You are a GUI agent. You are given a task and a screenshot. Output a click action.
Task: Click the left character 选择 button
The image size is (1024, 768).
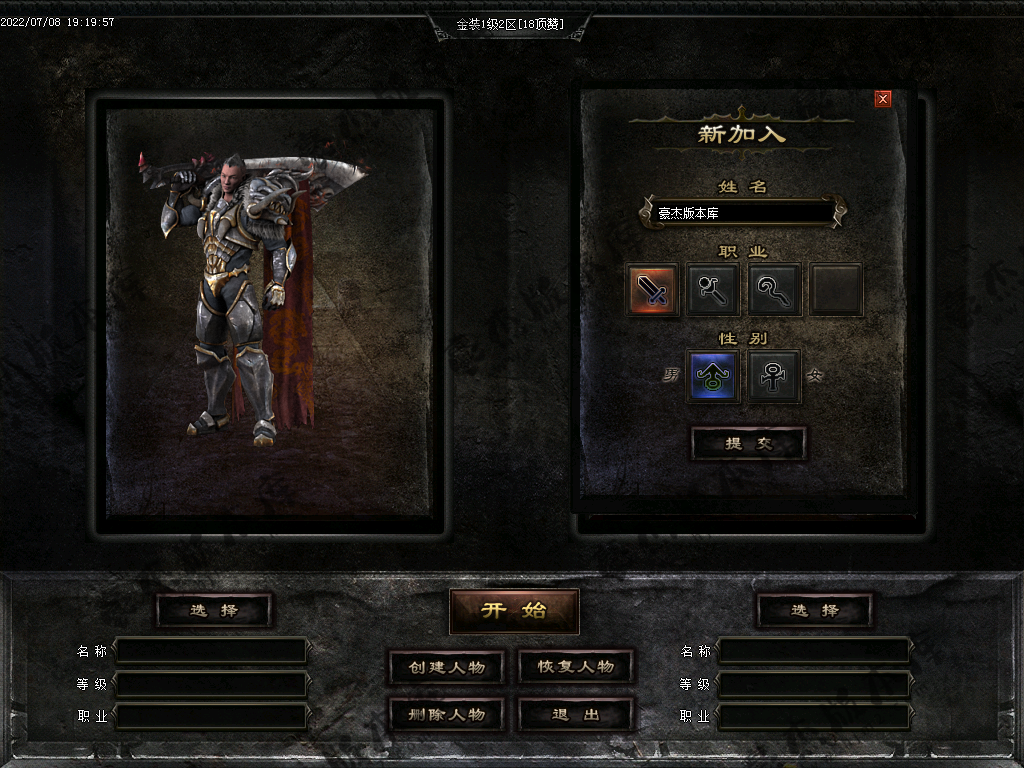click(214, 610)
